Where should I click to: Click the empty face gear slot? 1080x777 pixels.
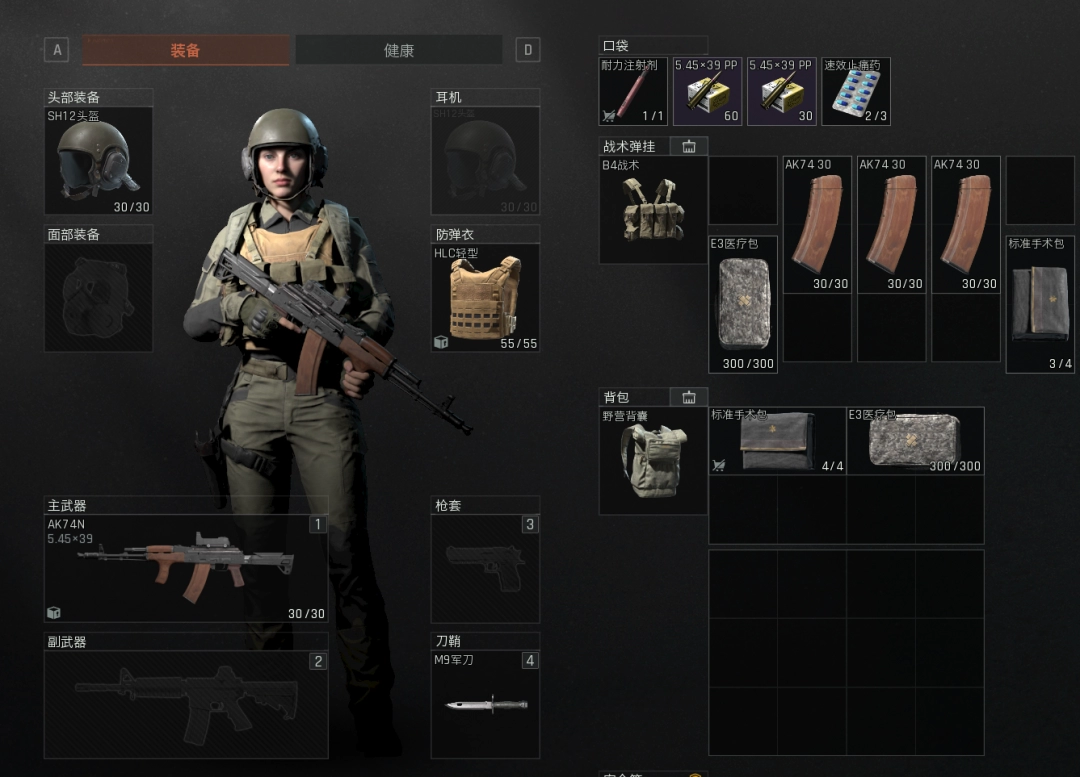[x=98, y=297]
